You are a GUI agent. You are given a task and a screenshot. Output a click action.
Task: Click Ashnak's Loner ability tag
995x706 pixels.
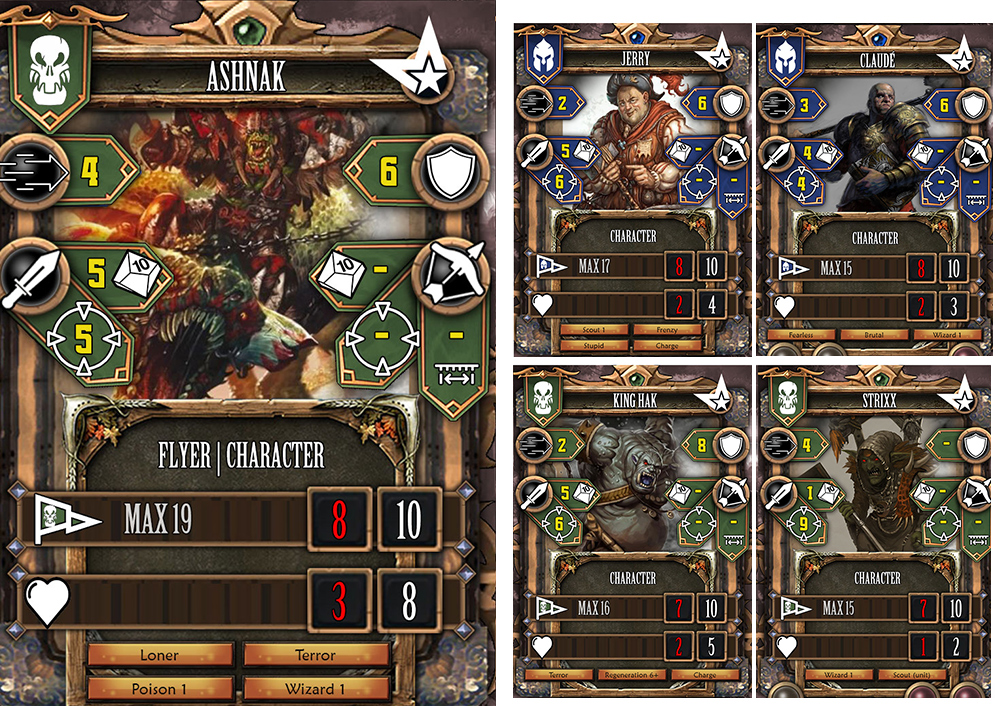[161, 655]
